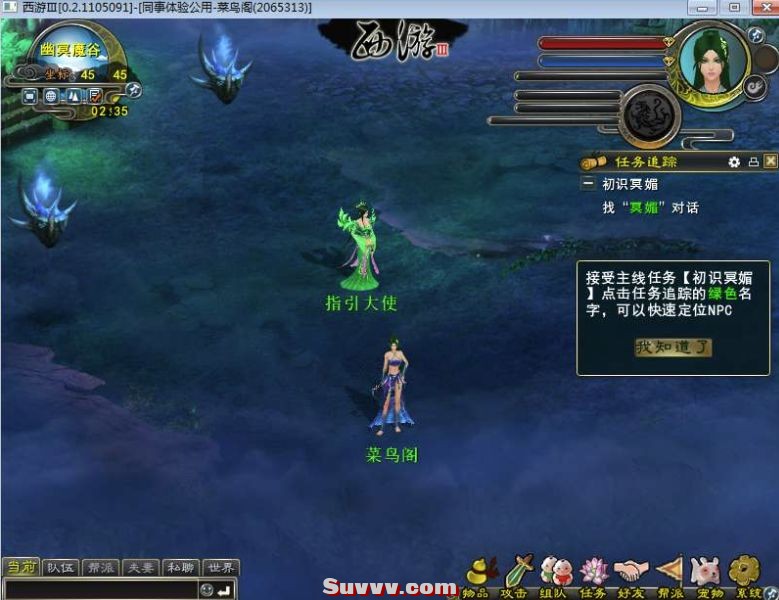
Task: Switch to the 队伍 chat tab
Action: click(x=61, y=568)
